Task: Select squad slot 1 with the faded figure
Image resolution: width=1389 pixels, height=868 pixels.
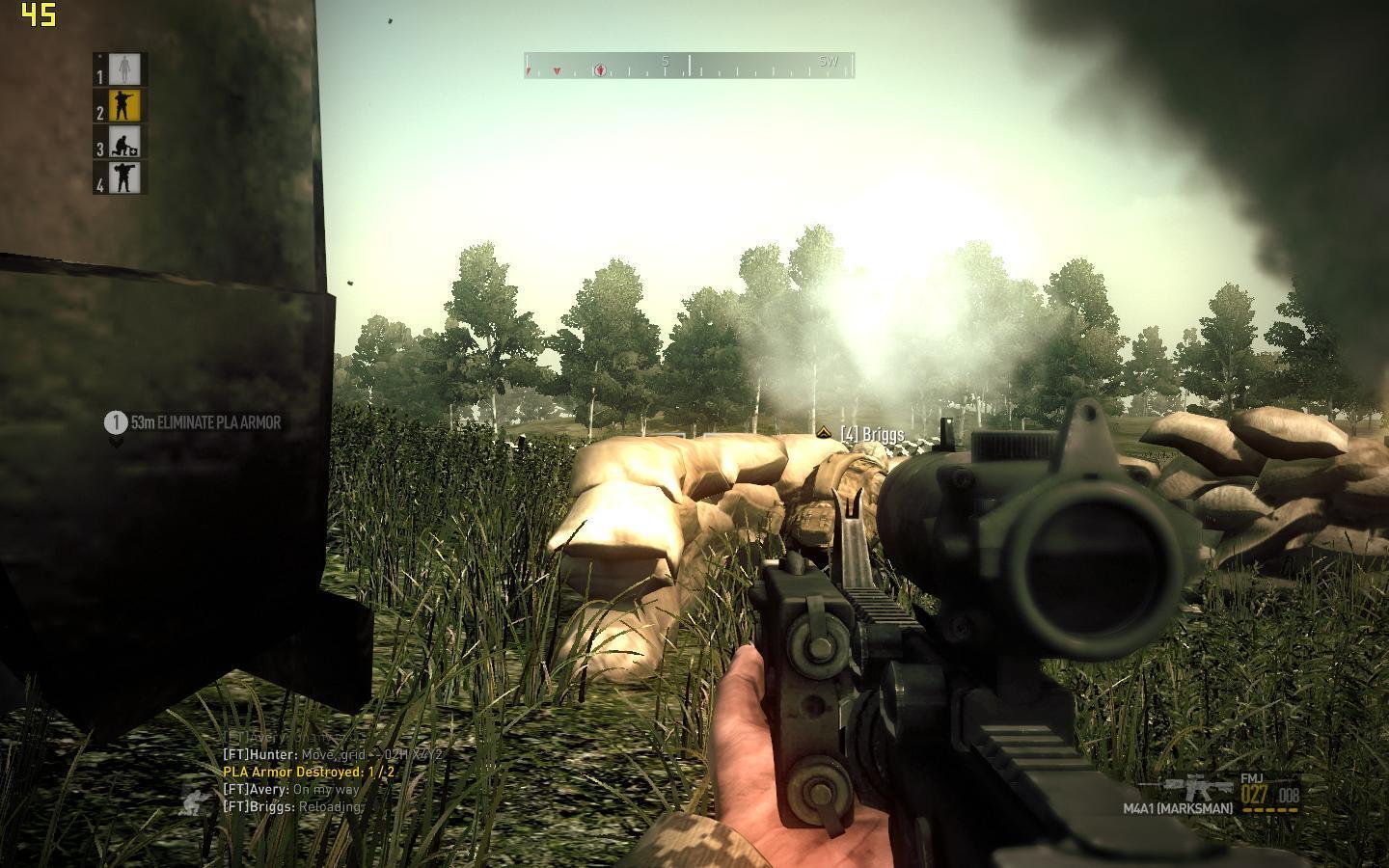Action: [123, 69]
